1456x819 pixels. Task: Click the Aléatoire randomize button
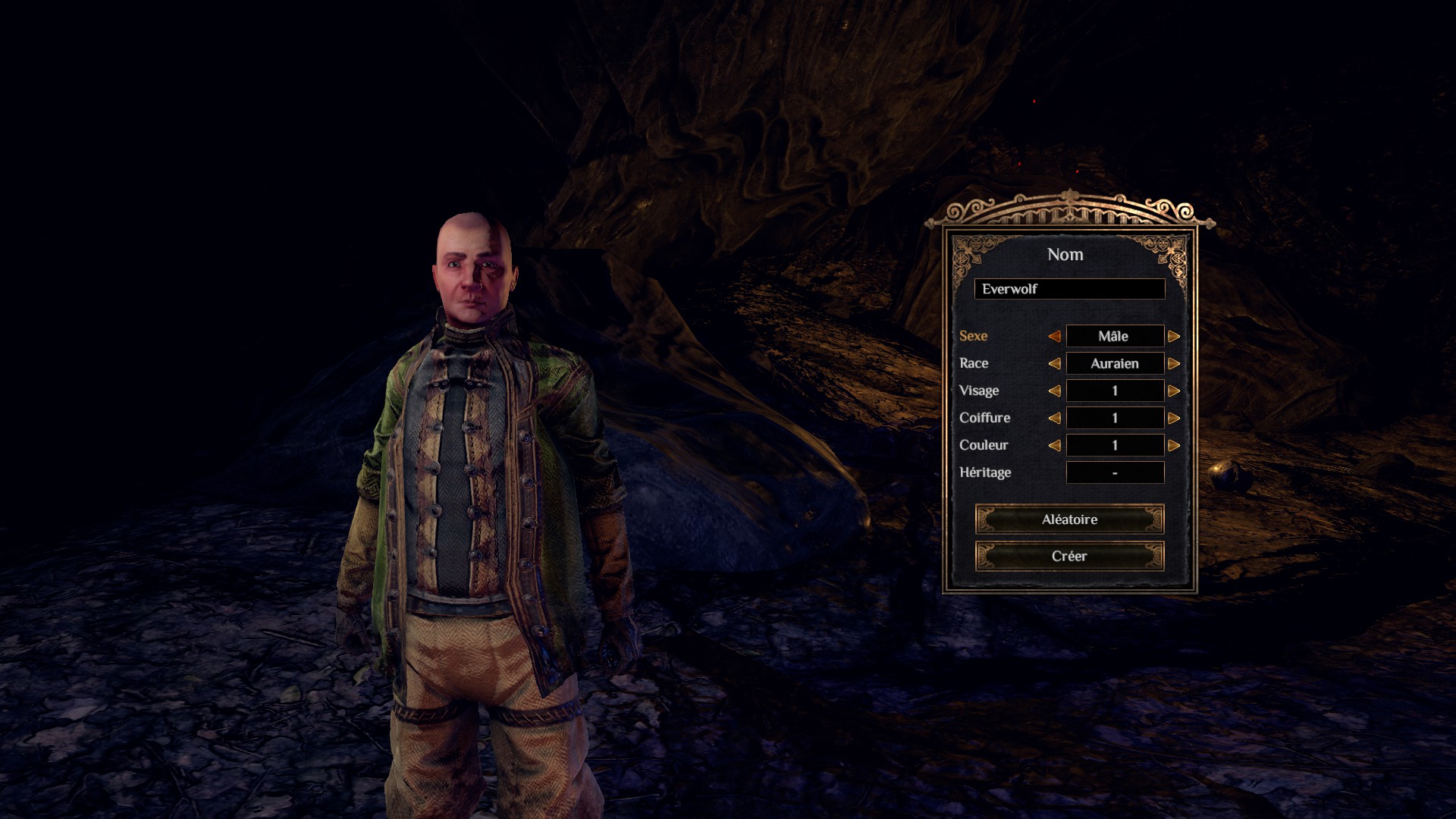click(1069, 519)
